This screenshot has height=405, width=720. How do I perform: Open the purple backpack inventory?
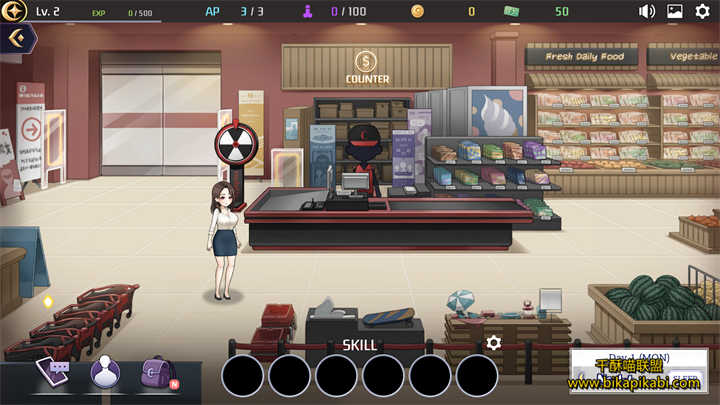point(157,372)
